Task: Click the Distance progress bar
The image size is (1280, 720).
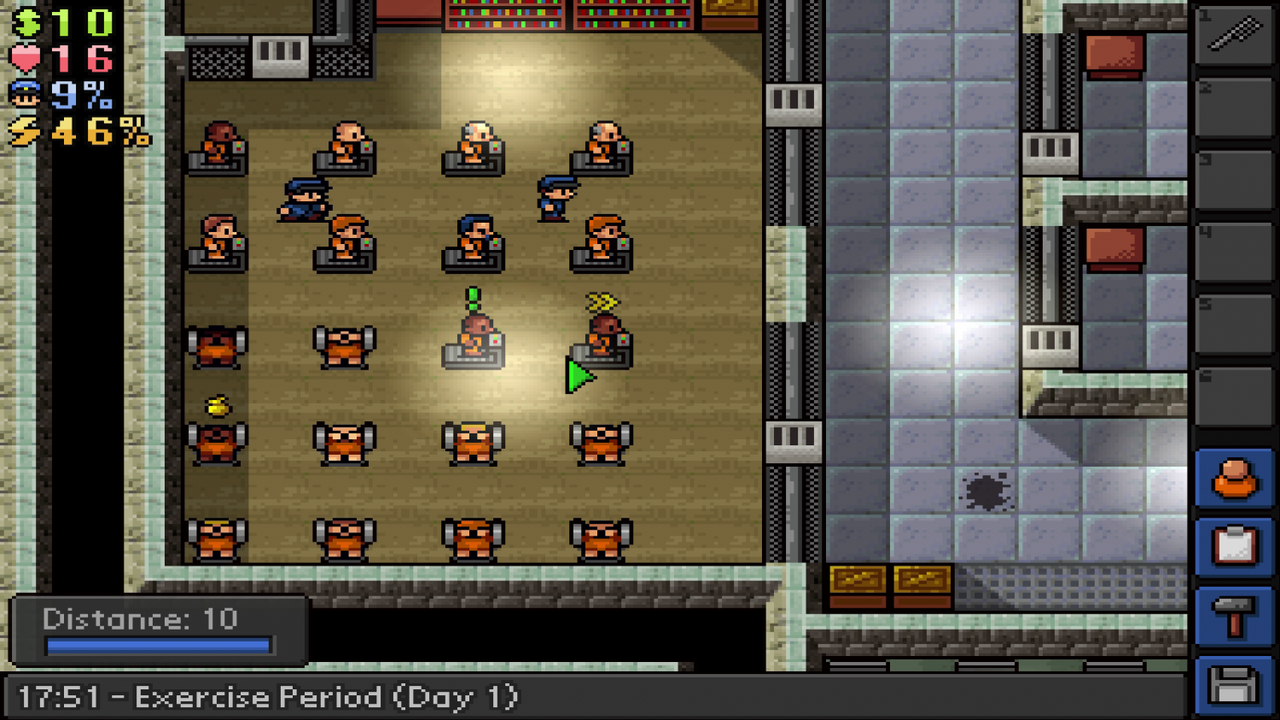Action: click(158, 645)
